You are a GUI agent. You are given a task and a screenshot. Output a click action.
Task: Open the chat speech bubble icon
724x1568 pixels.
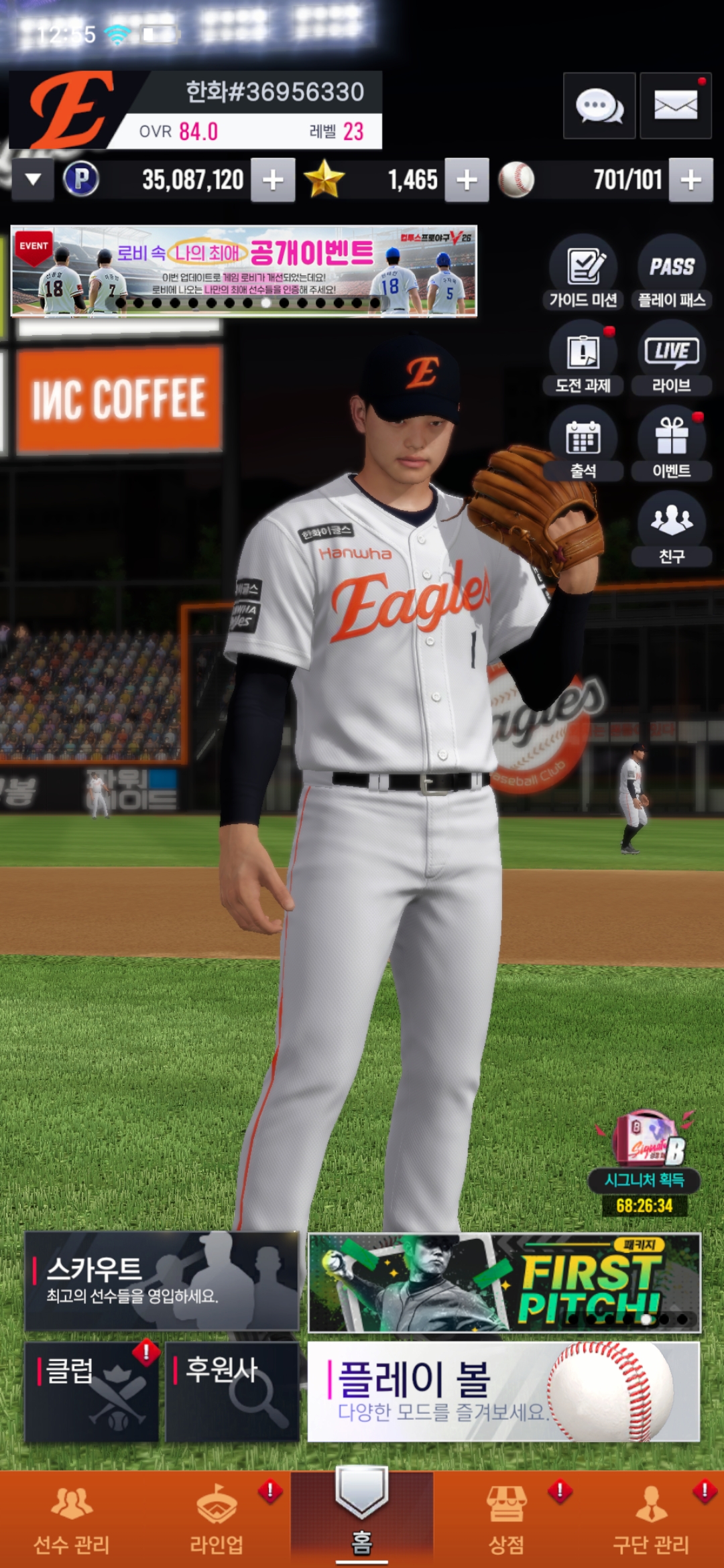pos(599,106)
